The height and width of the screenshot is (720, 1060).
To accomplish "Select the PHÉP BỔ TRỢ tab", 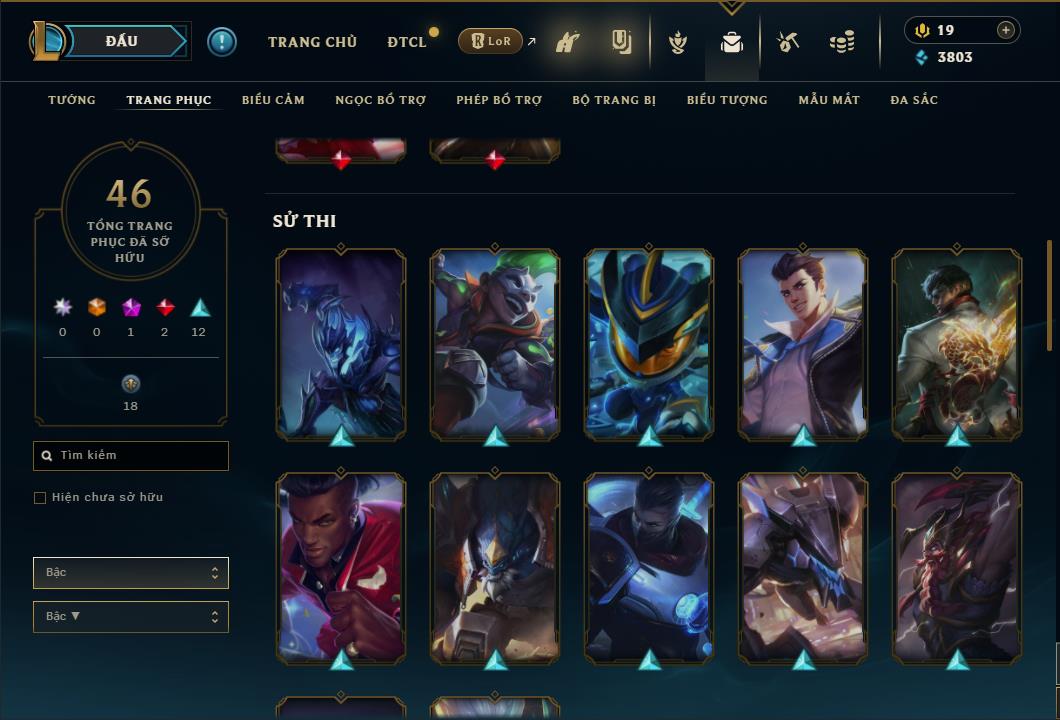I will pyautogui.click(x=499, y=100).
